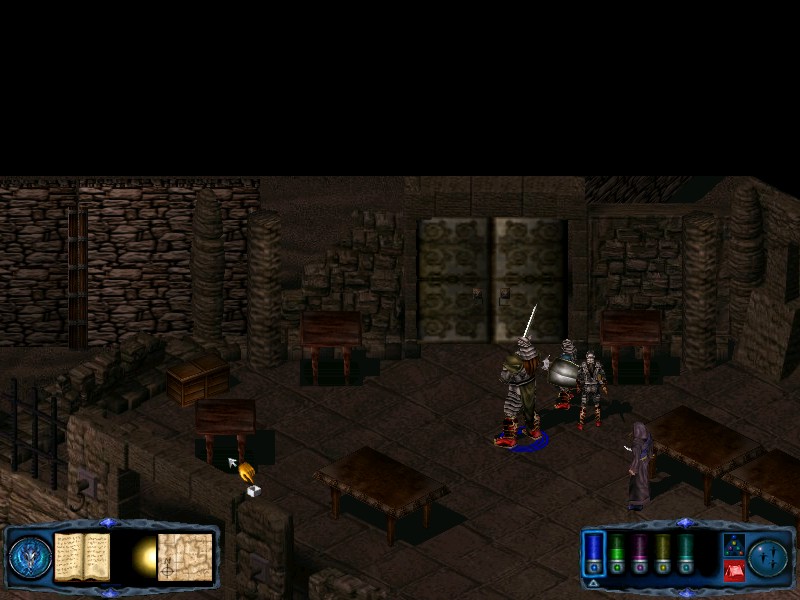Open the colored-gems triangle formation icon
Viewport: 800px width, 600px height.
tap(733, 545)
